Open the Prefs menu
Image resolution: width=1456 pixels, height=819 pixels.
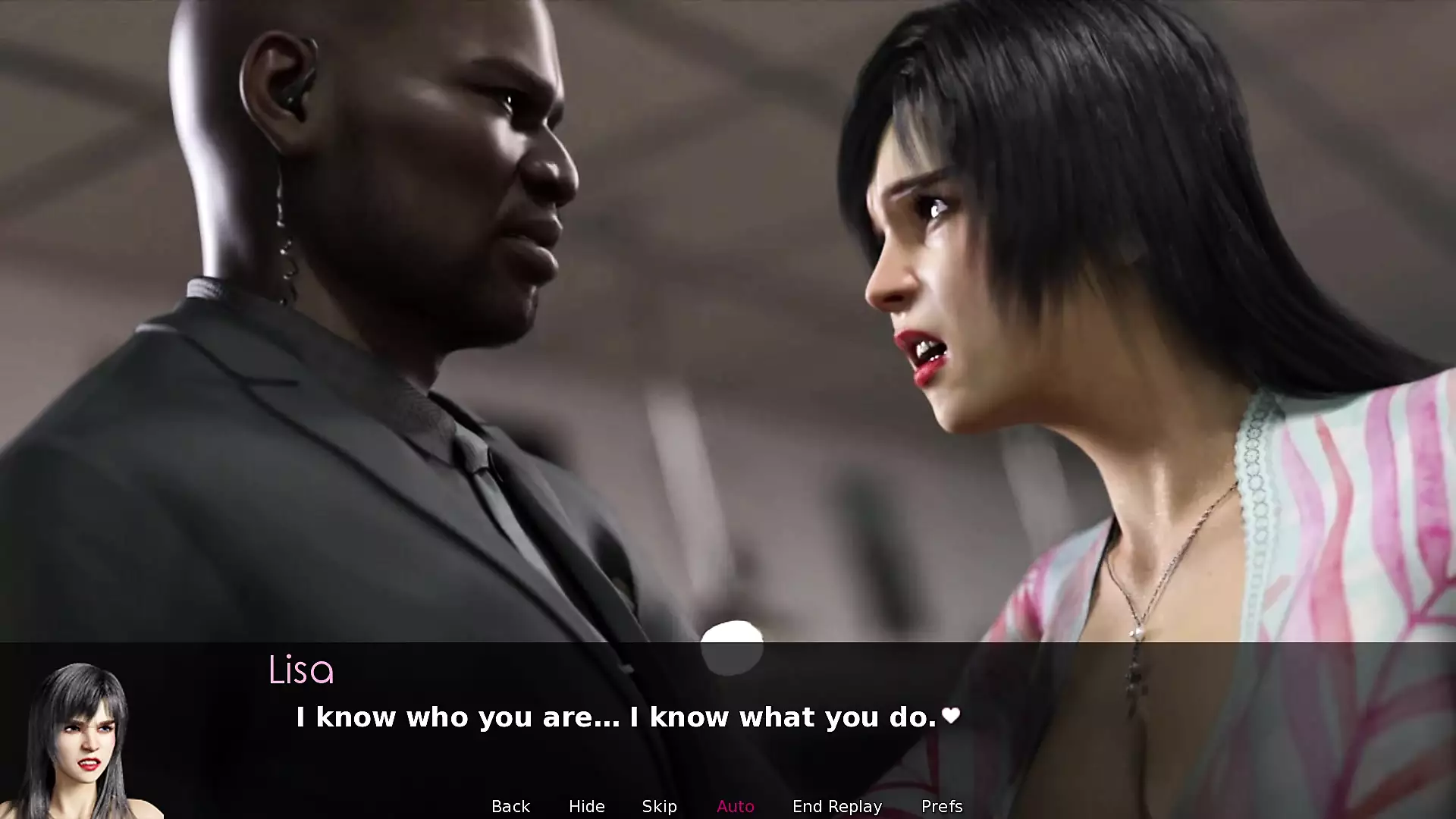click(x=941, y=806)
